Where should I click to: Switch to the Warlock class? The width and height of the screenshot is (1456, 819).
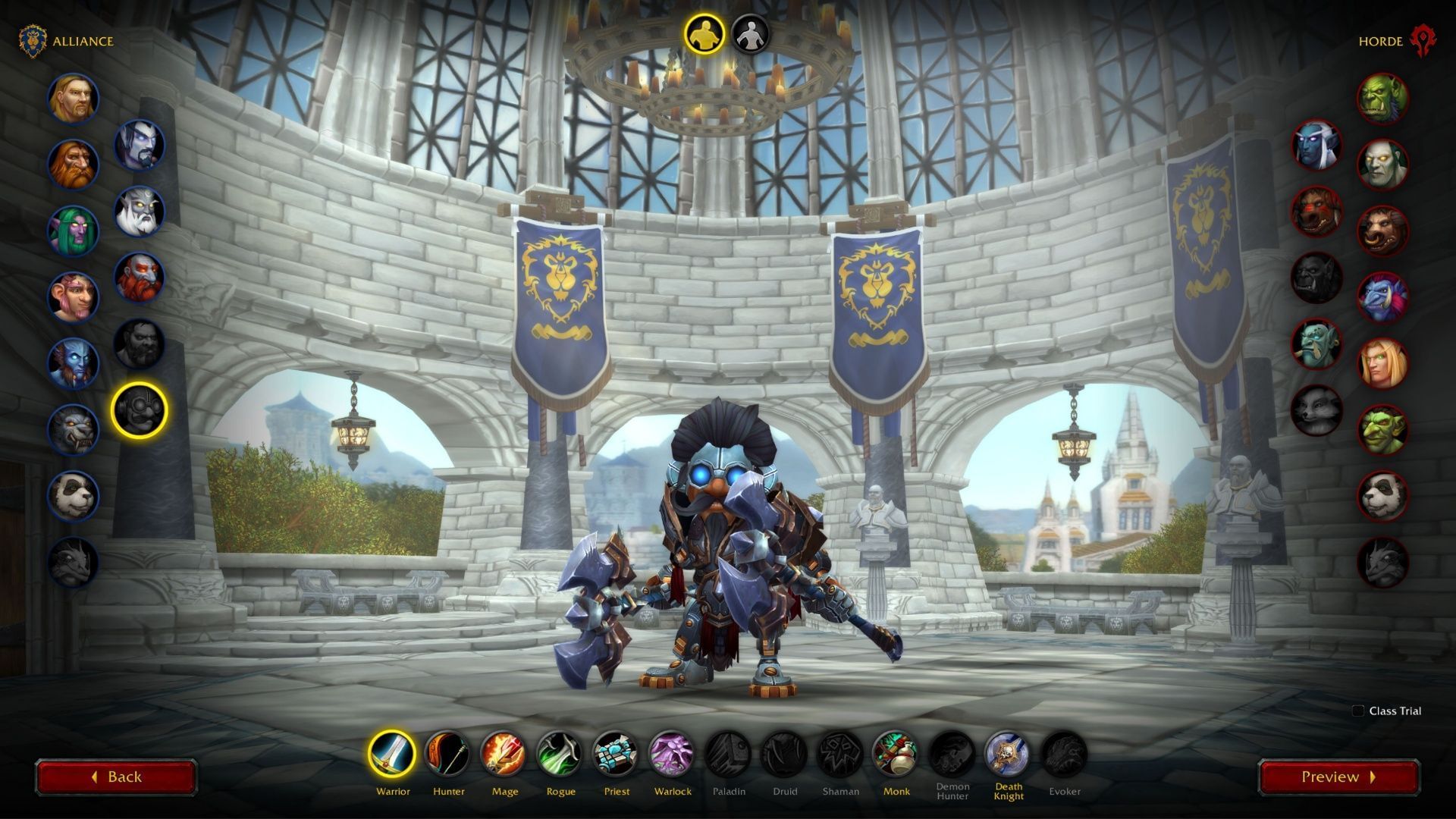tap(672, 755)
